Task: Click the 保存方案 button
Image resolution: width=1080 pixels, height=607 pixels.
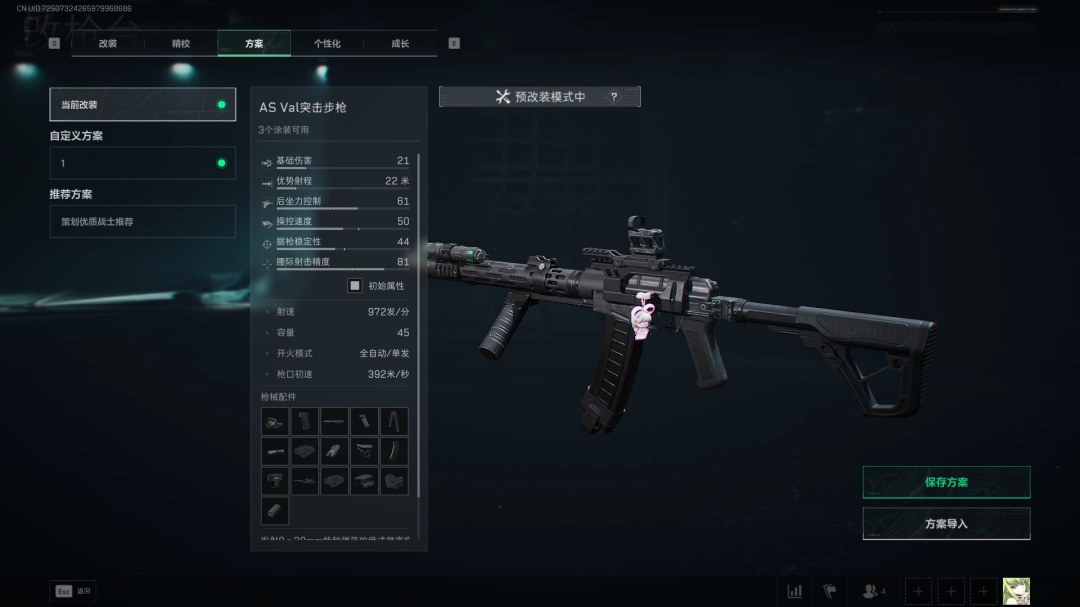Action: point(946,482)
